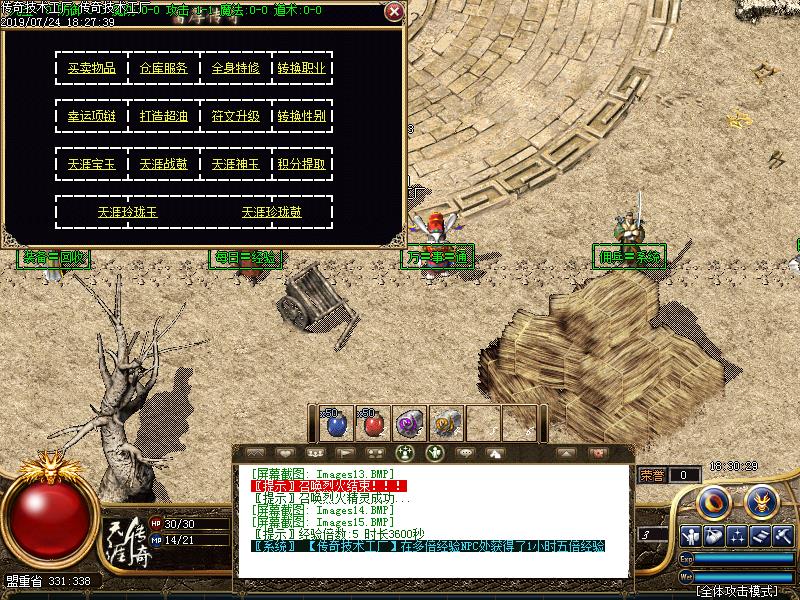This screenshot has width=800, height=600.
Task: Choose 转换性别 to change gender
Action: point(301,116)
